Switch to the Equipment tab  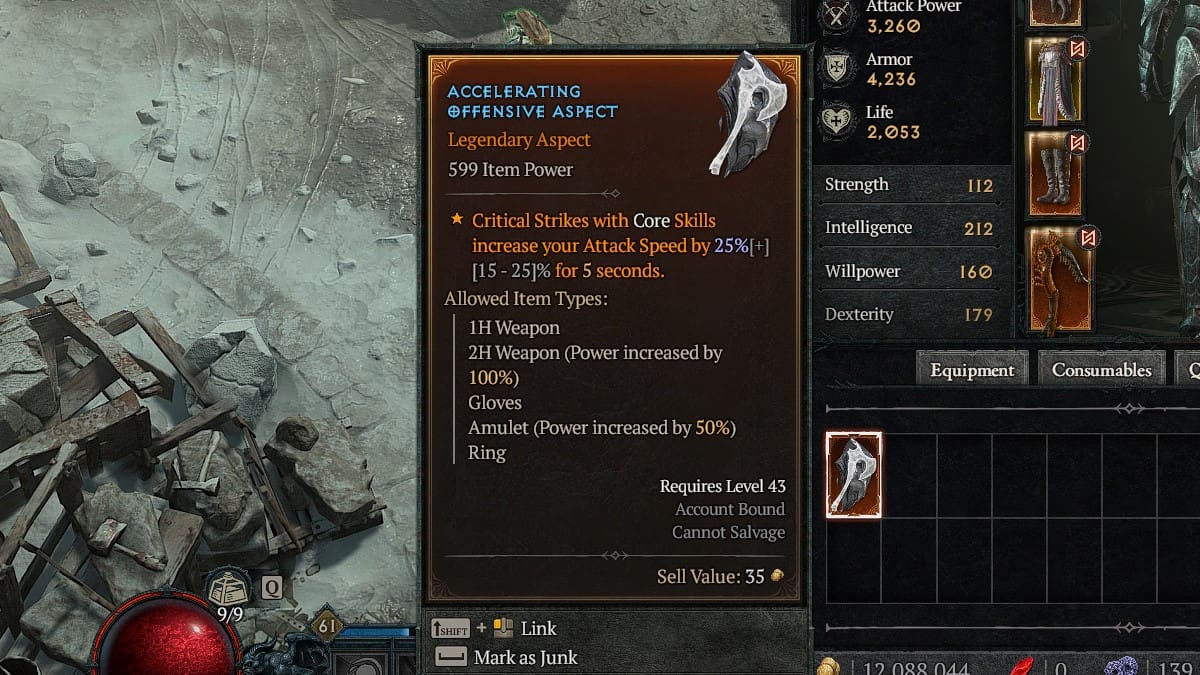972,370
